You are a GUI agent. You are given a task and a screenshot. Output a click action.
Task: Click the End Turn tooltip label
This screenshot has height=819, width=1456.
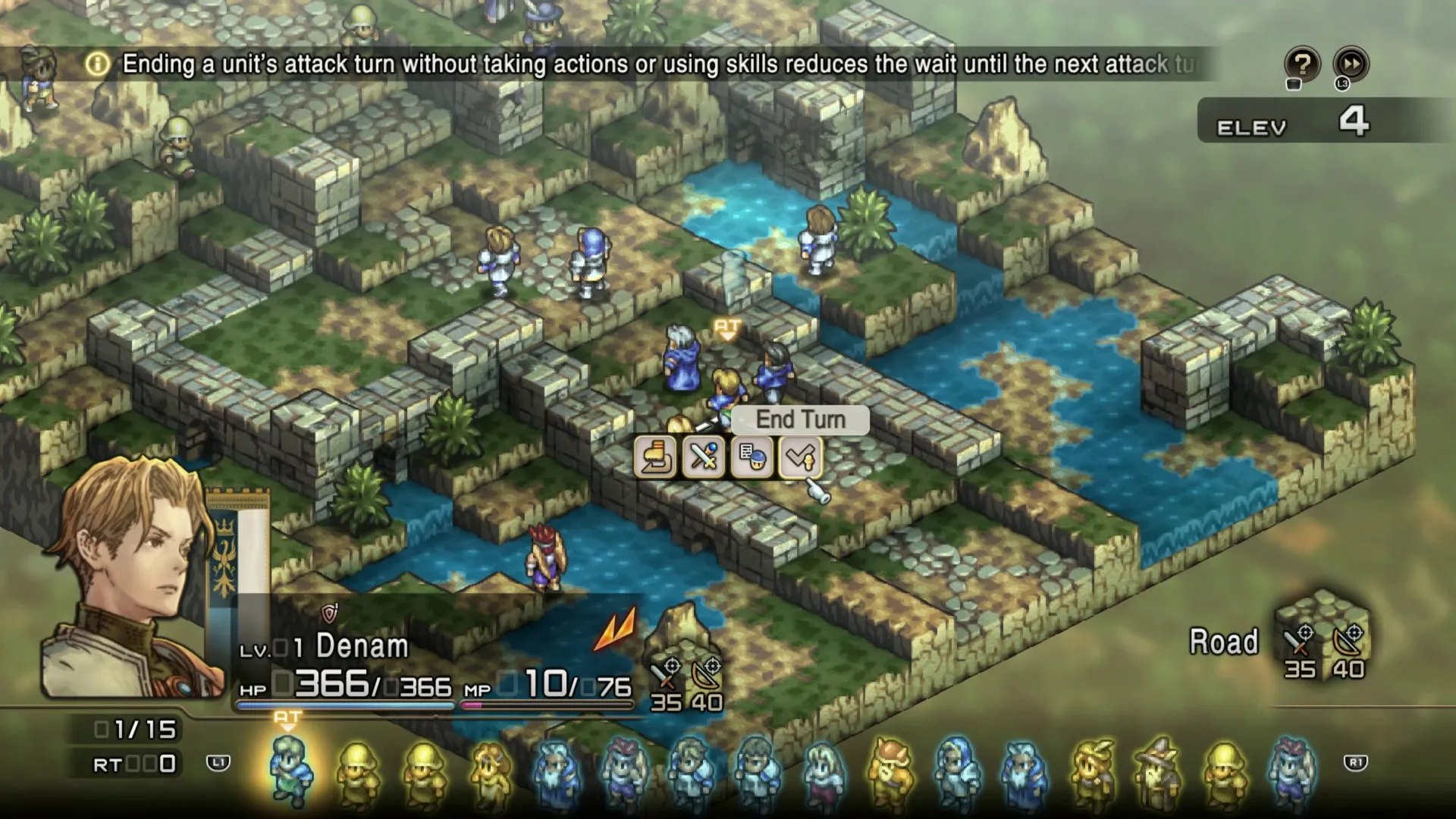[x=799, y=420]
